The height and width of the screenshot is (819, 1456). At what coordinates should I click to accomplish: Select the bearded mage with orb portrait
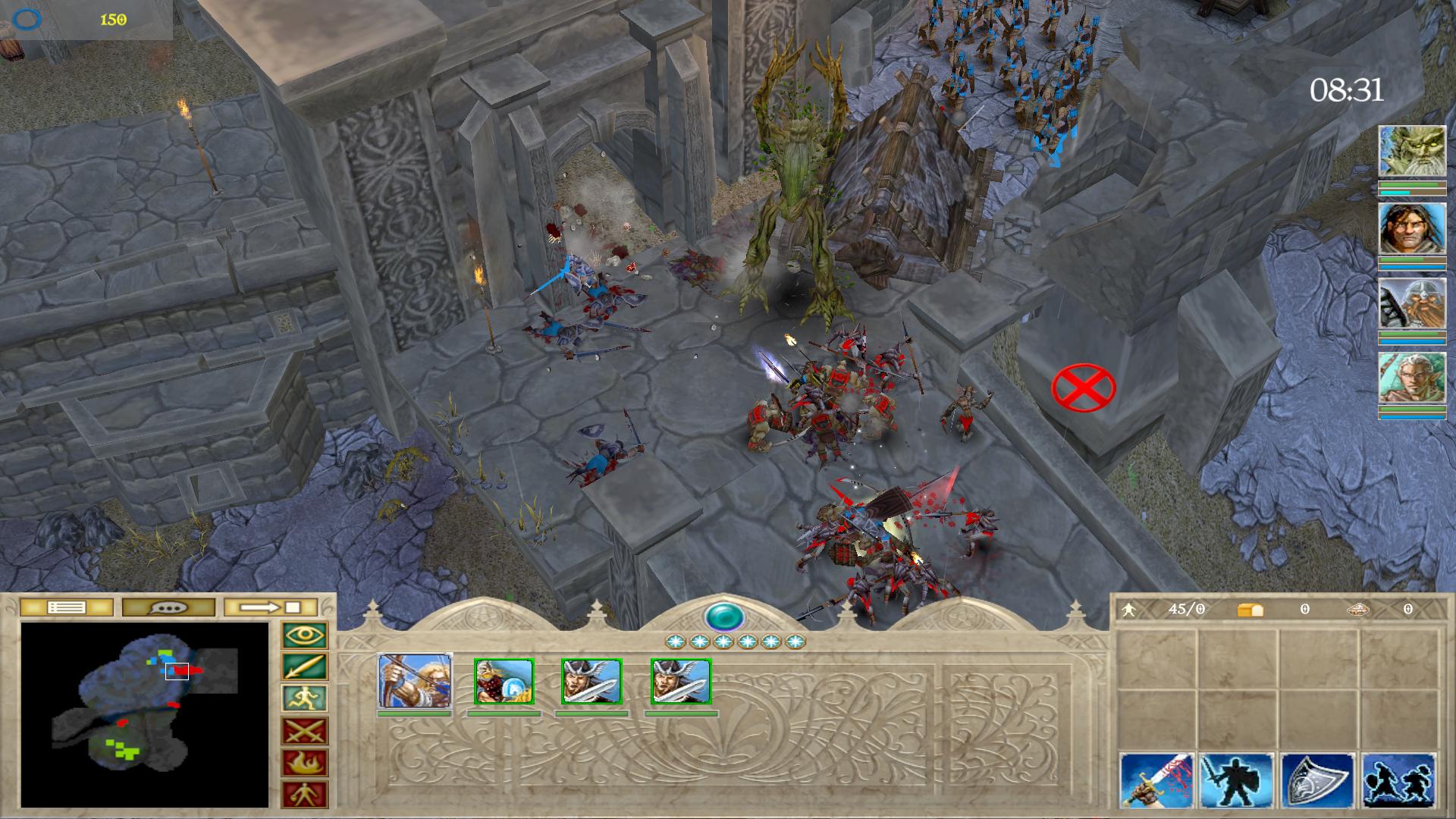point(504,681)
